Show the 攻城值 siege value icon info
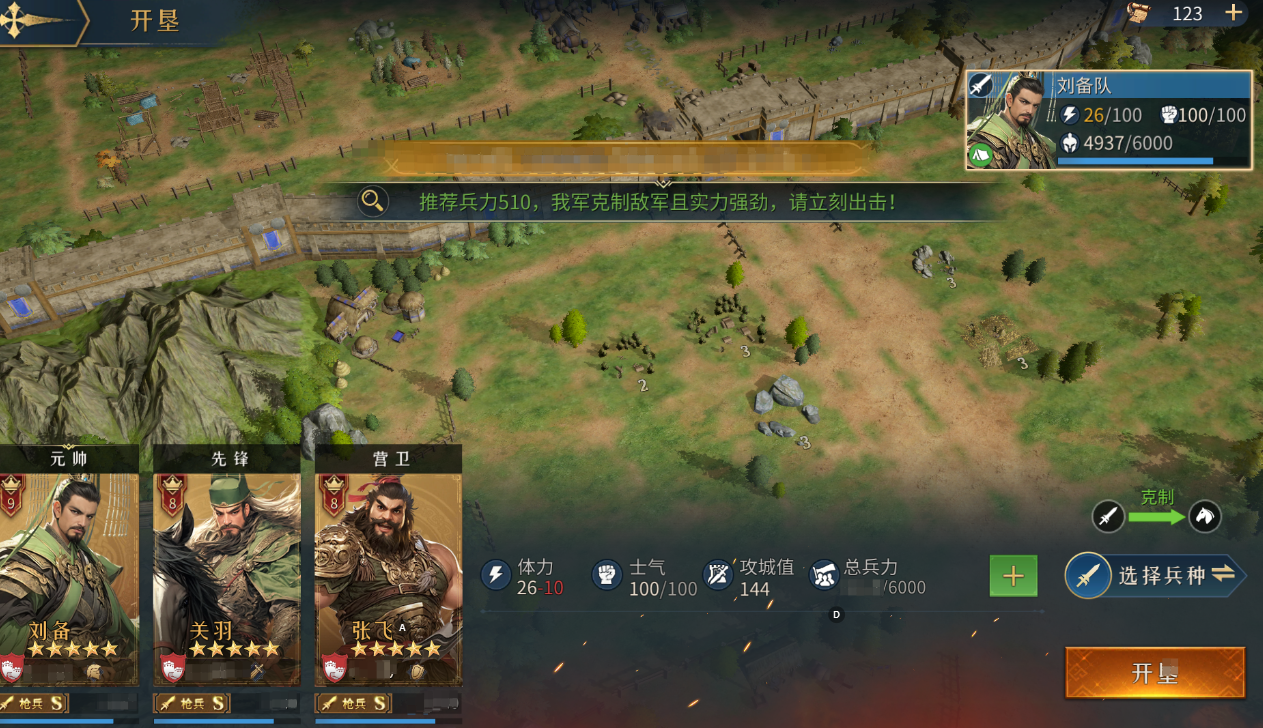The image size is (1263, 728). pos(718,574)
